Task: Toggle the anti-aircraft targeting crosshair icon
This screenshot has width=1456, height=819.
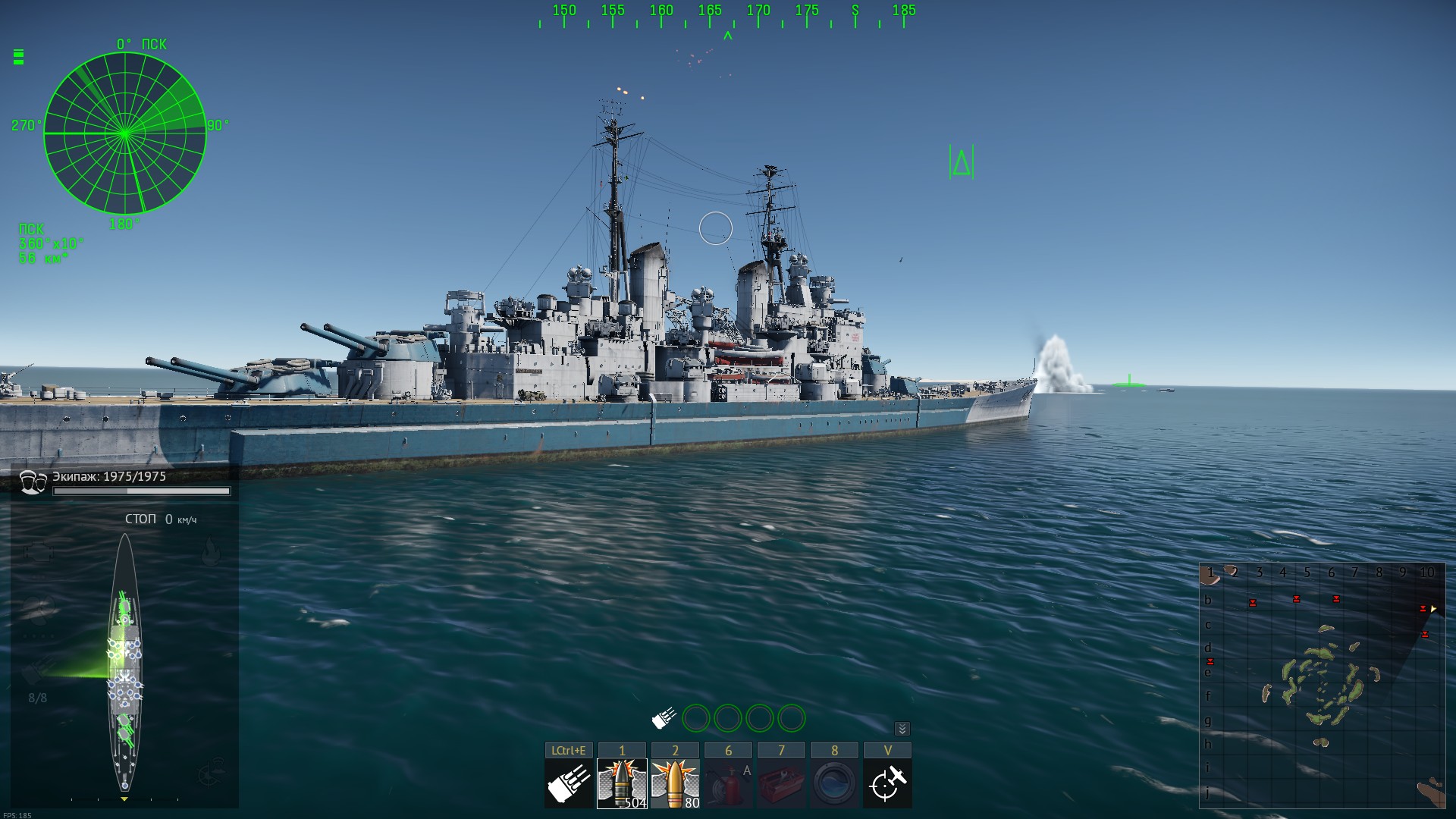Action: (887, 783)
